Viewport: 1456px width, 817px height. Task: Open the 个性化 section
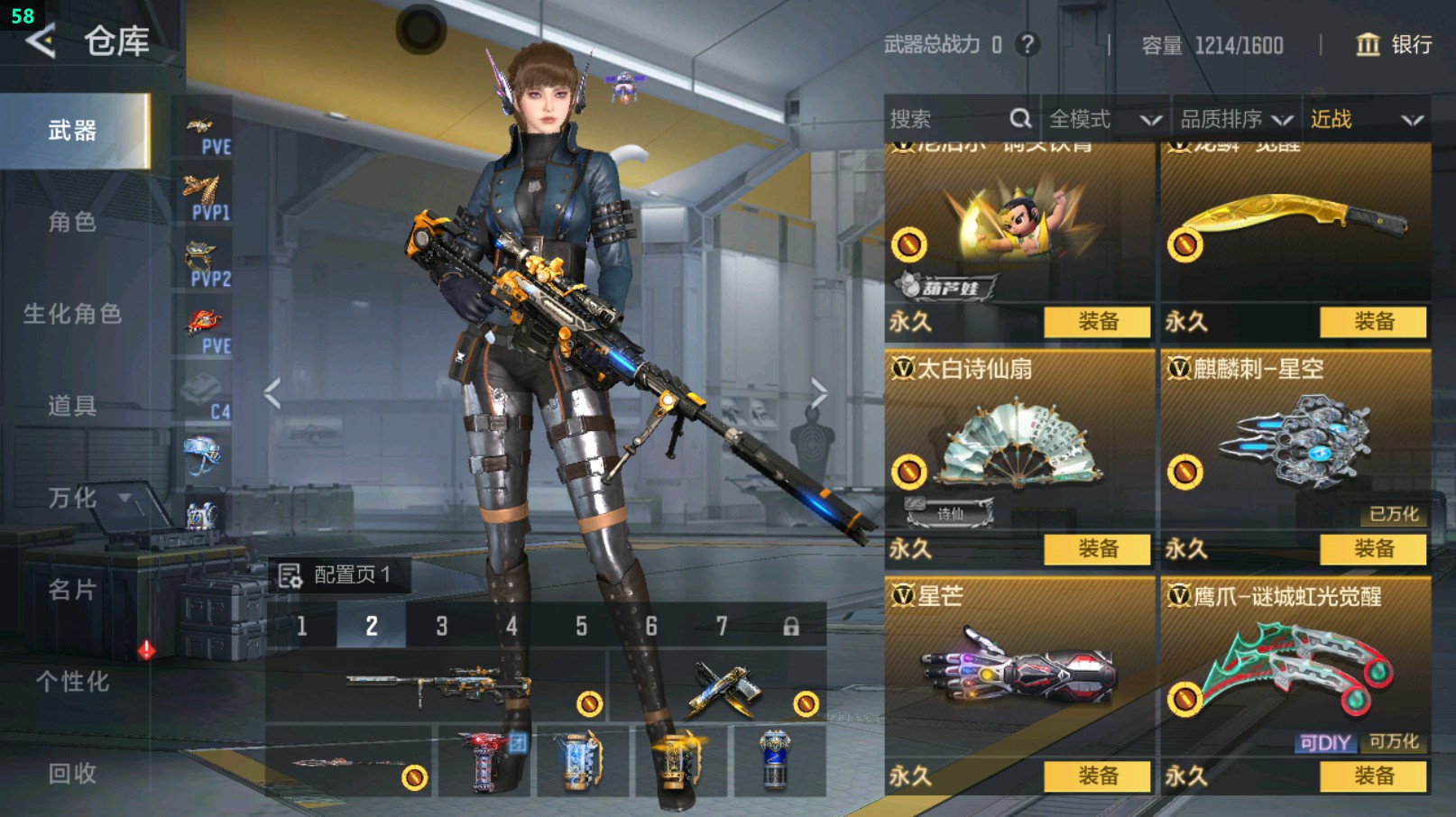click(72, 682)
